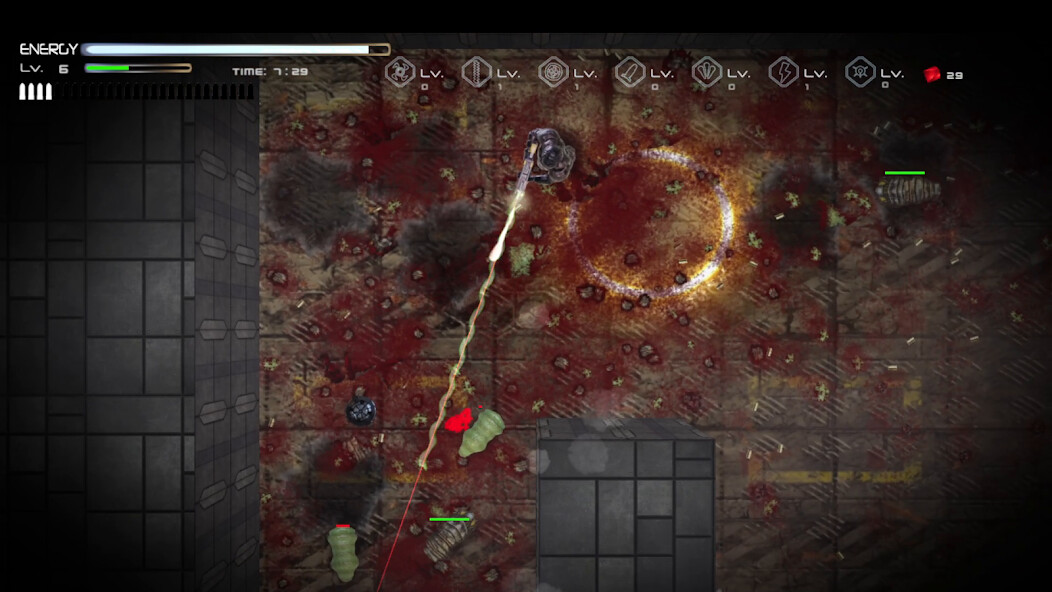Click the serrated saw blade skill icon
1052x592 pixels.
pos(477,72)
